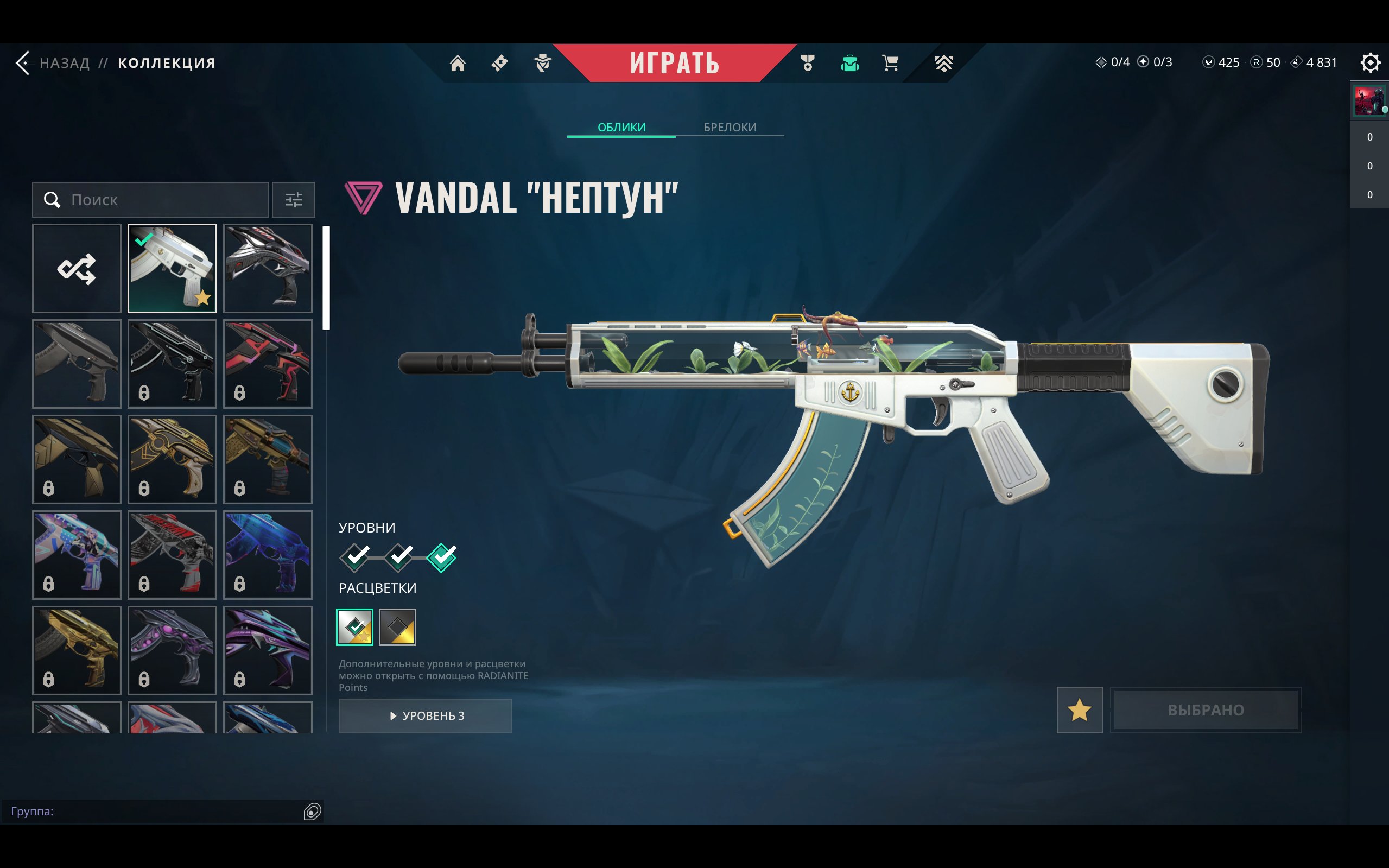The width and height of the screenshot is (1389, 868).
Task: Select the default white color variant
Action: tap(354, 627)
